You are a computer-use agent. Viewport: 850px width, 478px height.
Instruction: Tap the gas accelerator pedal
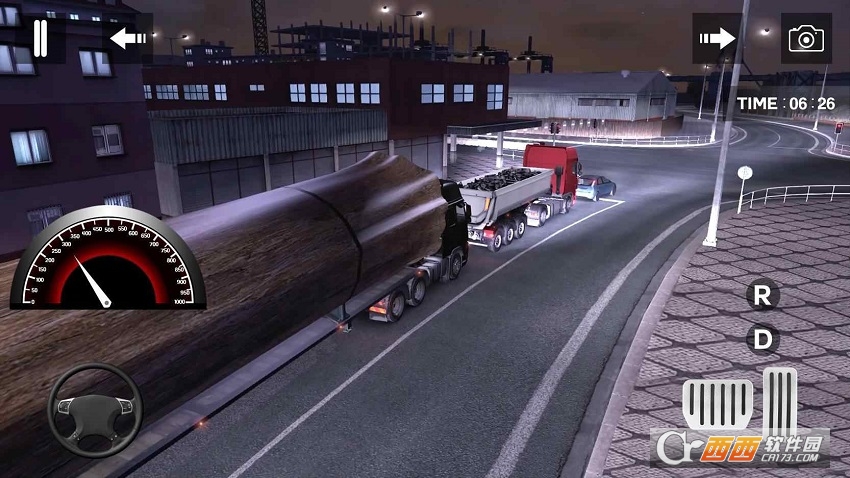(780, 398)
